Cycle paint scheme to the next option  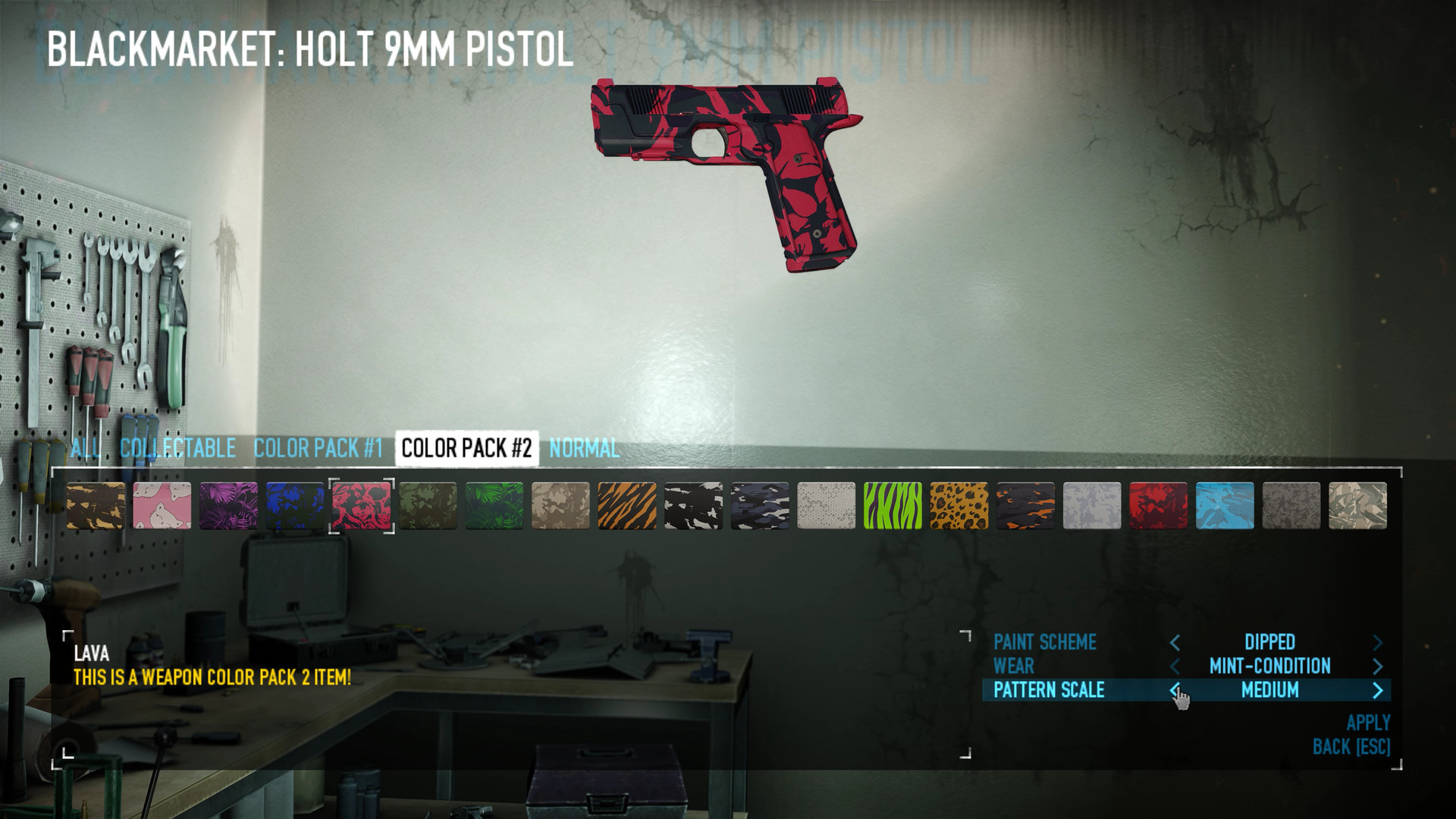tap(1378, 643)
